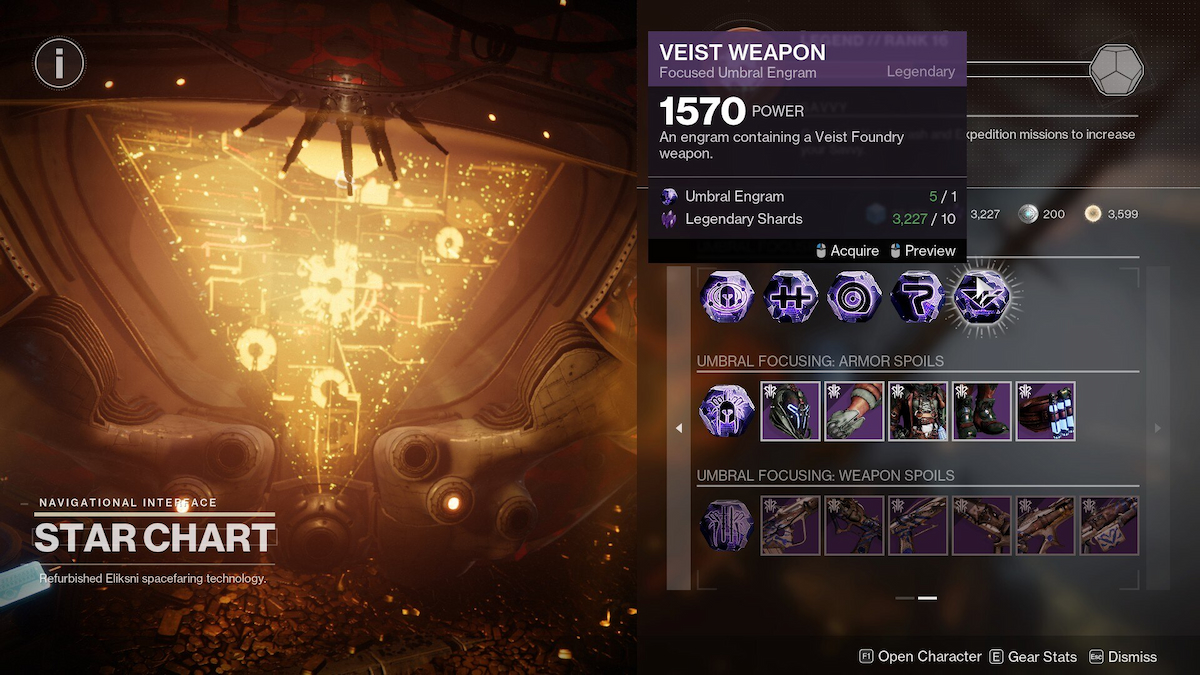Select the highlighted Veist Weapon engram
Image resolution: width=1200 pixels, height=675 pixels.
tap(982, 298)
